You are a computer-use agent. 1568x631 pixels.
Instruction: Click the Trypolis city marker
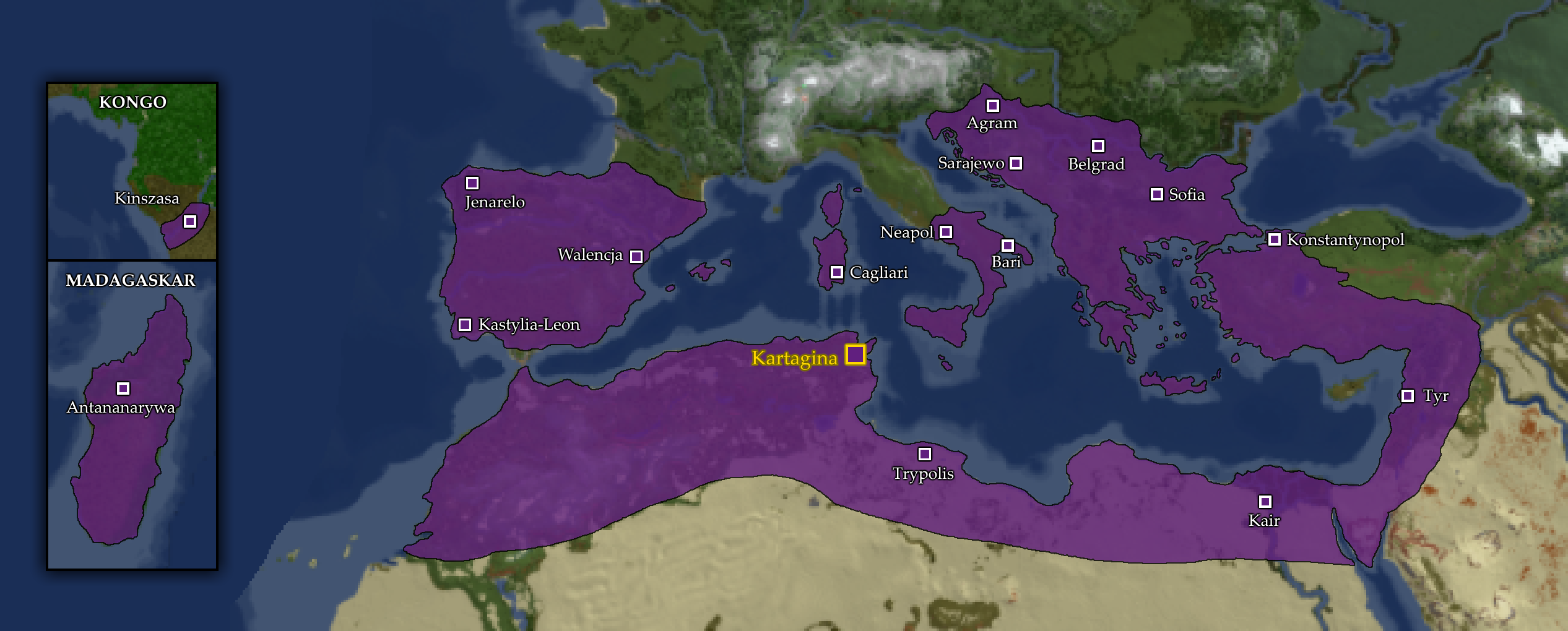[x=924, y=454]
